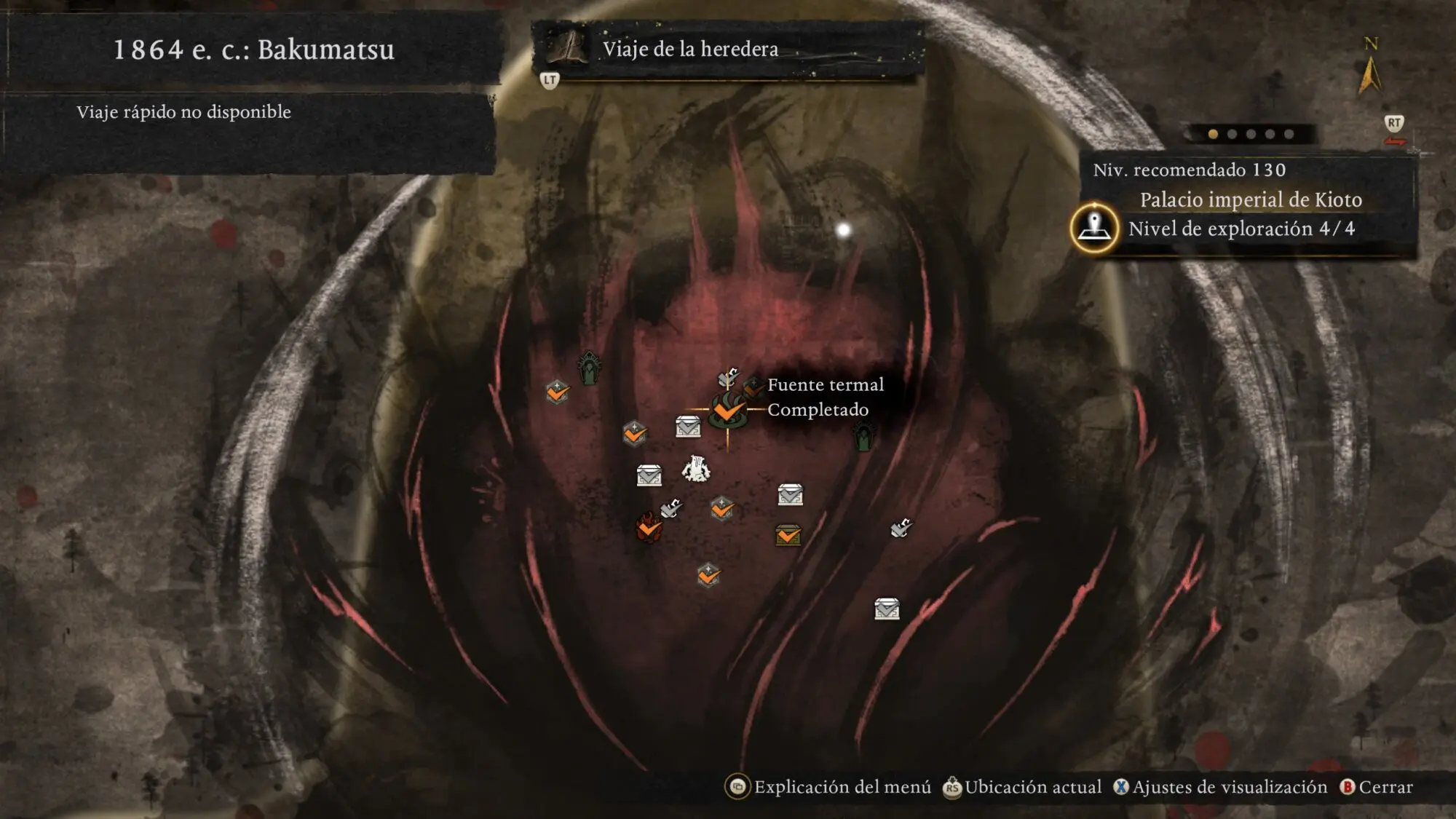Select the red flaming completed marker
This screenshot has height=819, width=1456.
pos(649,528)
